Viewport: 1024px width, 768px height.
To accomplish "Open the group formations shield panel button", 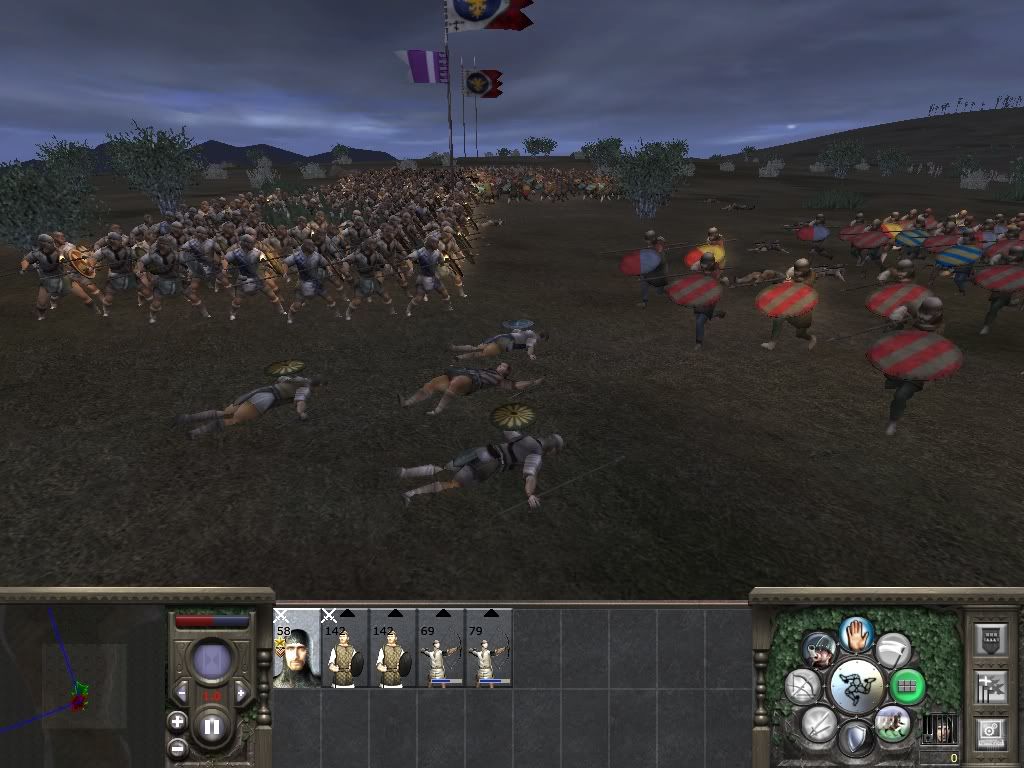I will pos(989,639).
